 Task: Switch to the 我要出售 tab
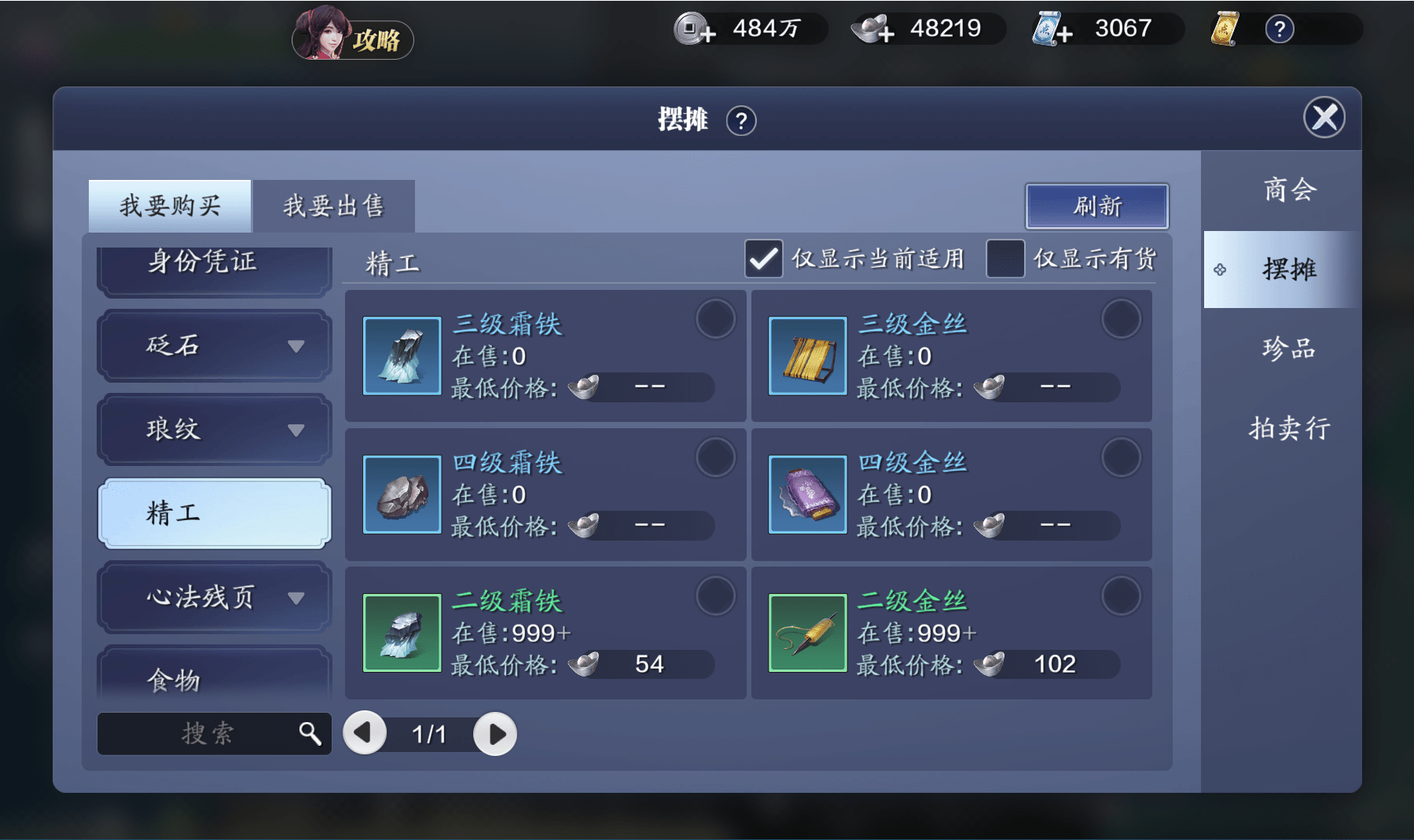tap(333, 204)
